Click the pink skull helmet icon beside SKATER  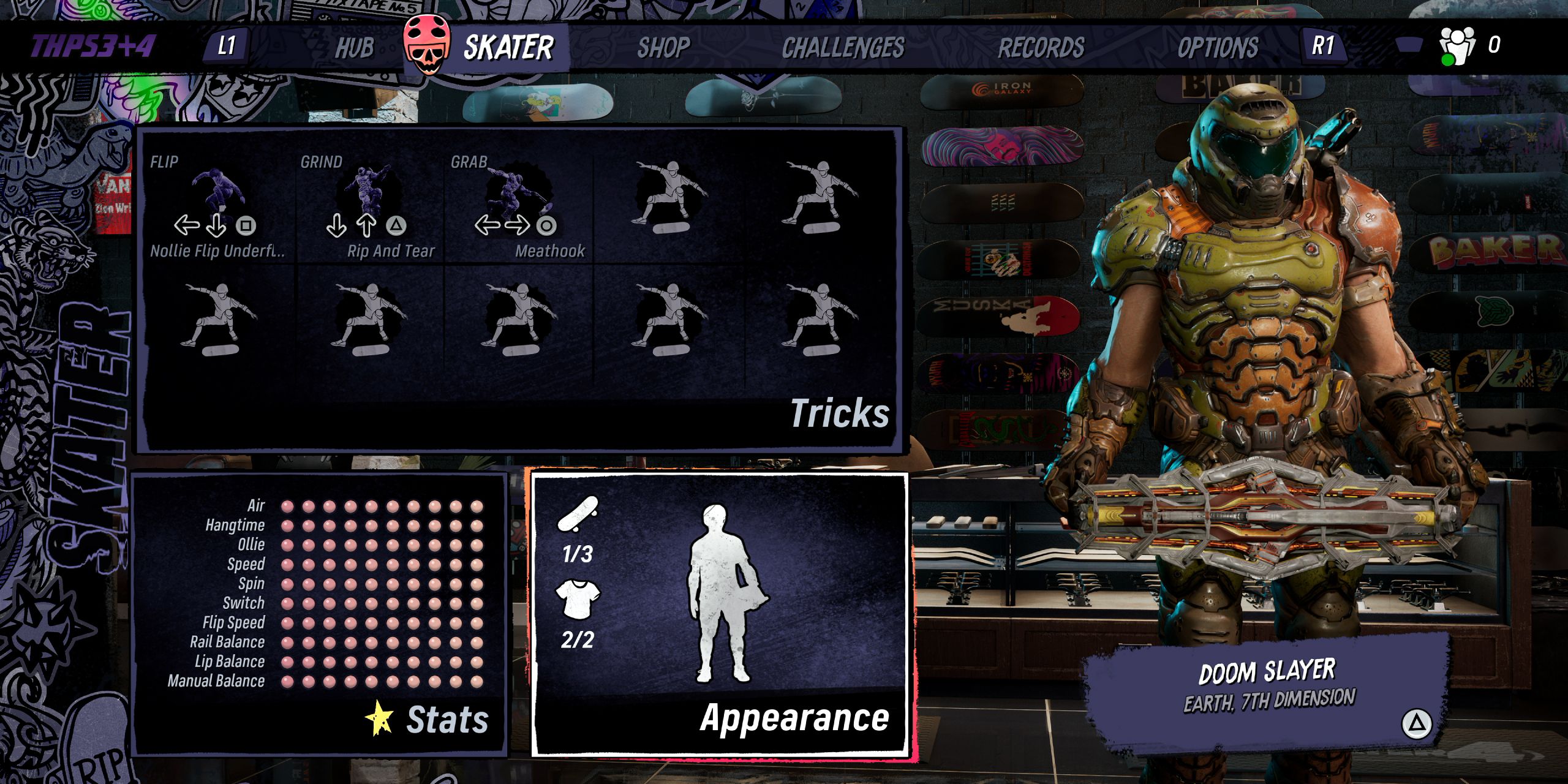(x=427, y=44)
